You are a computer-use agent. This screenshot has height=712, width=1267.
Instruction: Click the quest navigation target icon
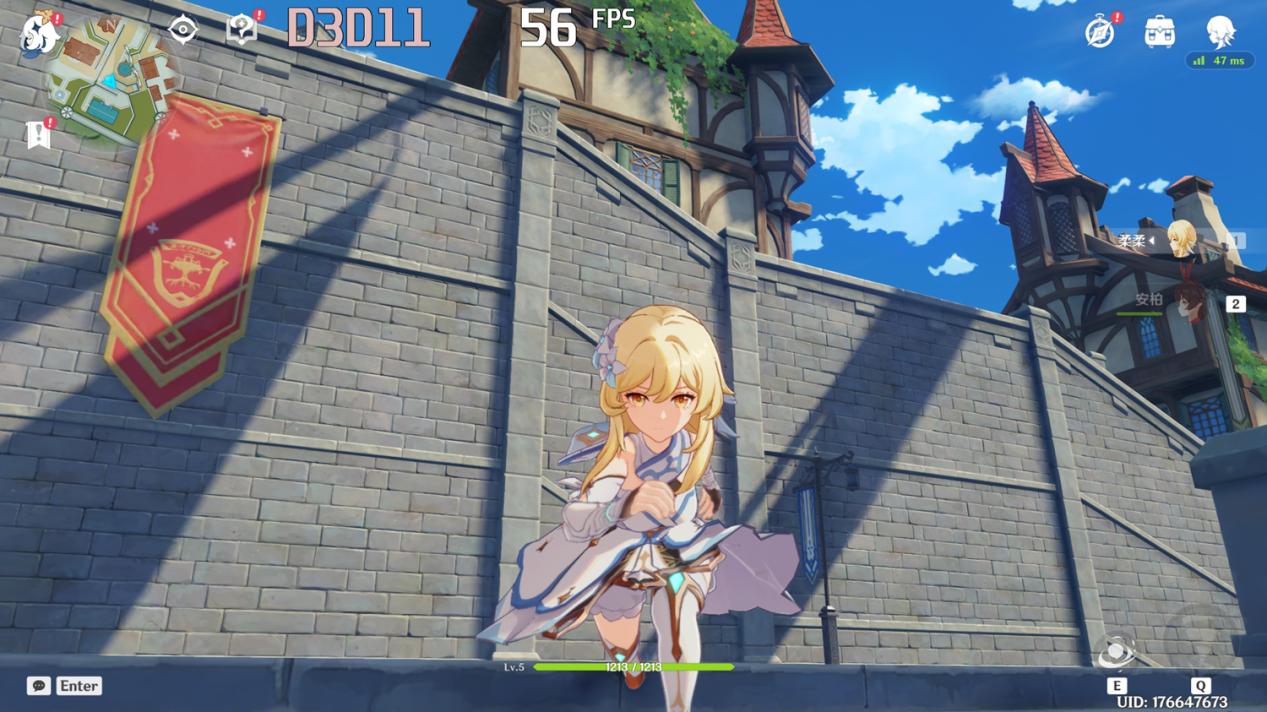tap(183, 30)
